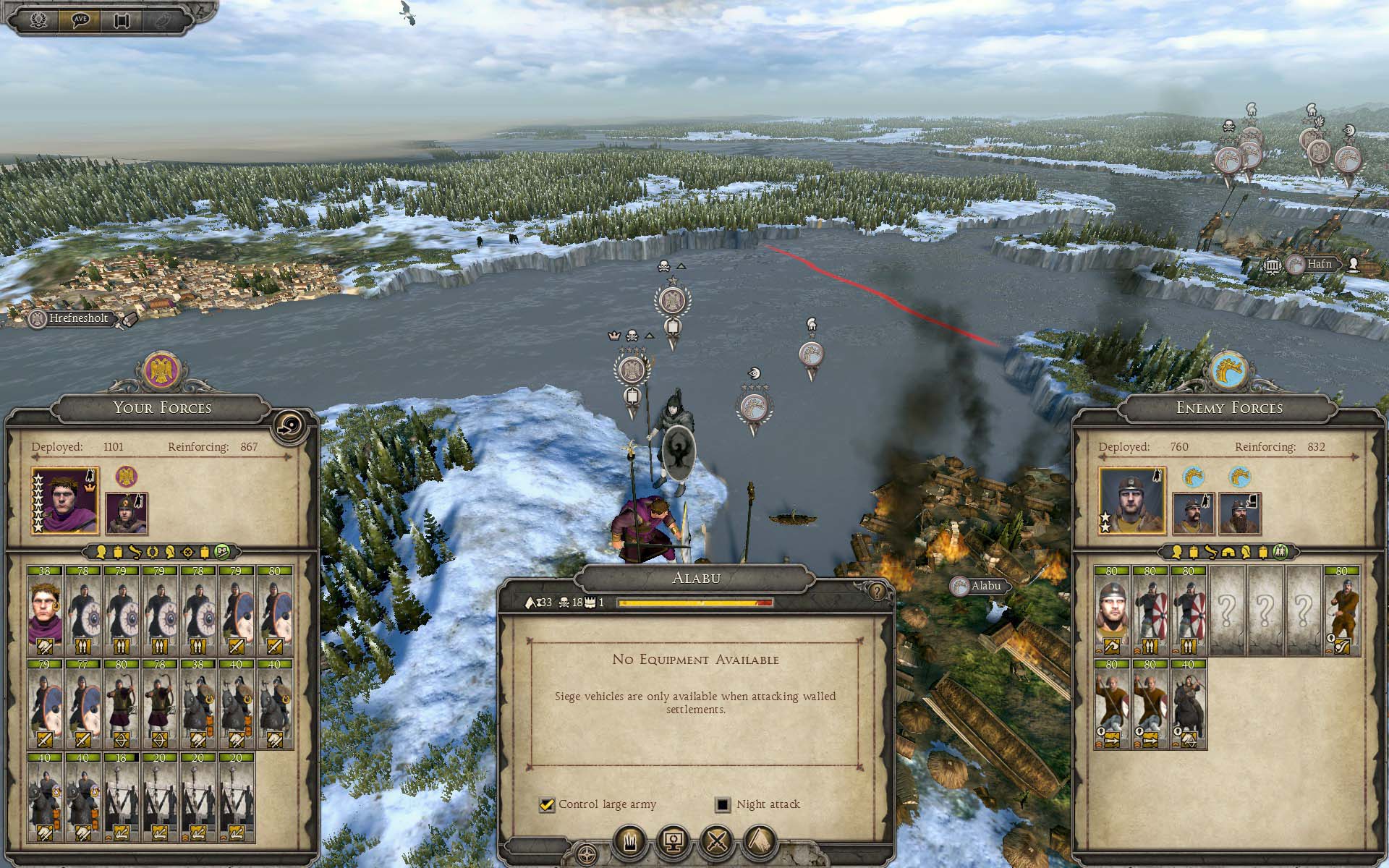
Task: Open the AVE speech bubble advisor menu
Action: 80,20
